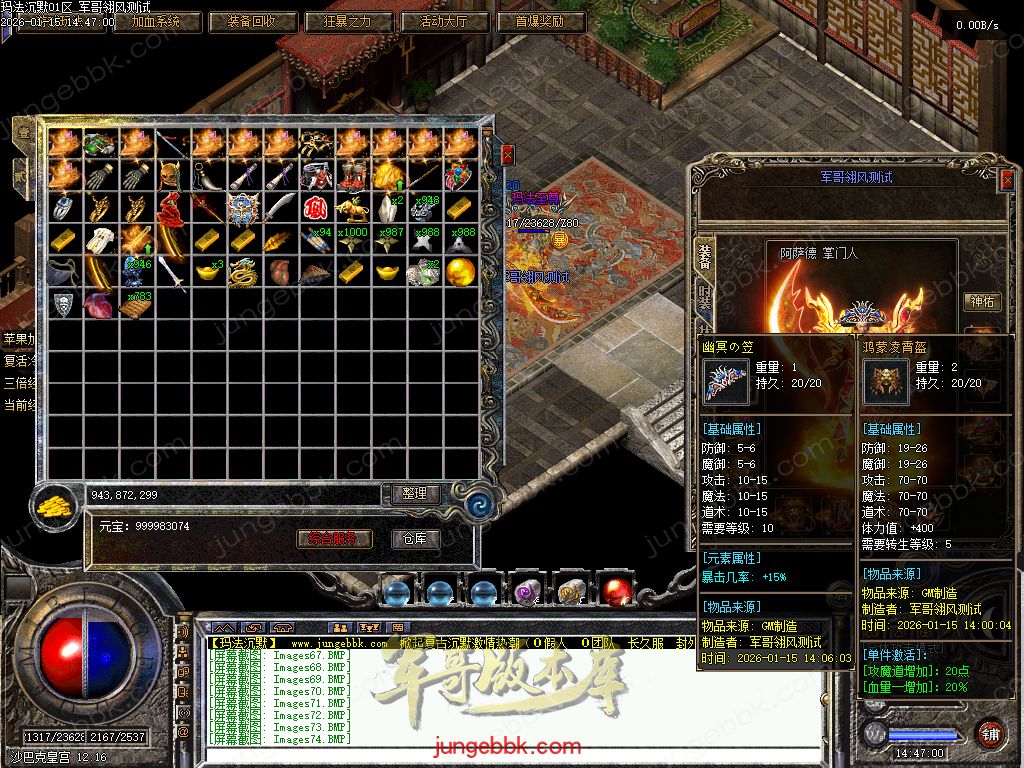Close the character equipment panel
1024x768 pixels.
click(1006, 179)
